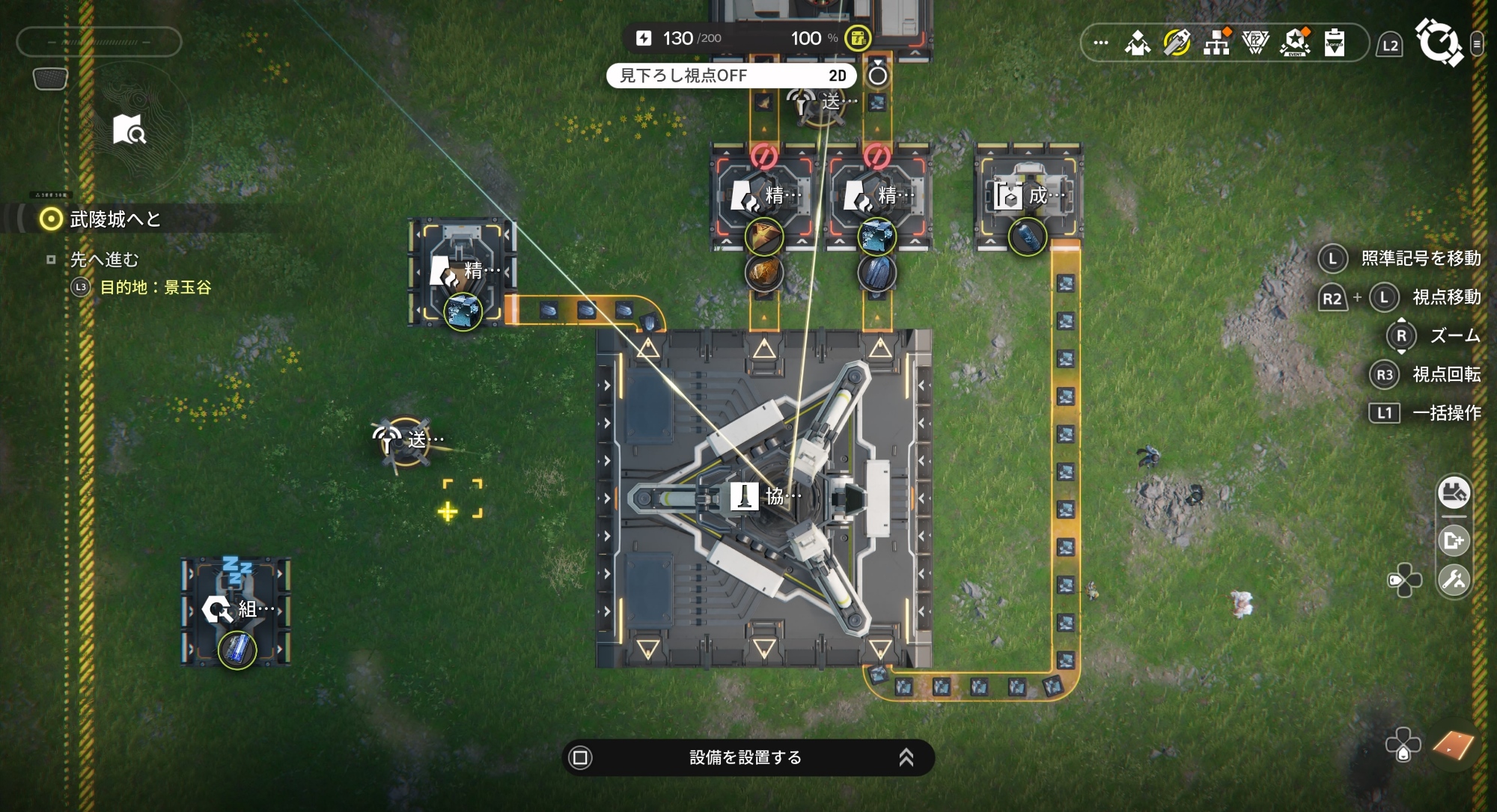Select the facility build mode round button
This screenshot has width=1497, height=812.
pos(1454,493)
